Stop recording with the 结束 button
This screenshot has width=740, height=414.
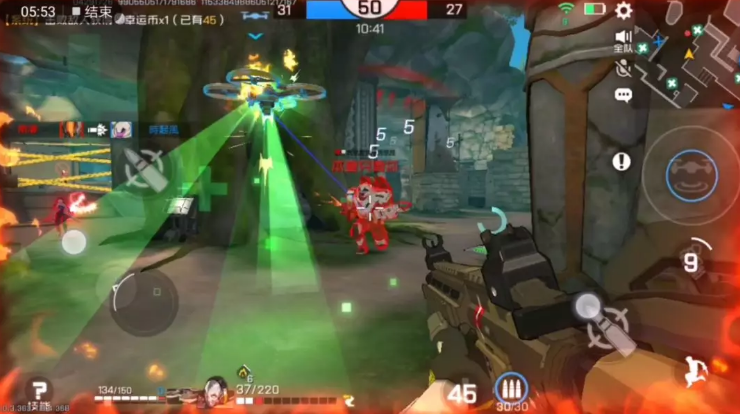pyautogui.click(x=92, y=11)
